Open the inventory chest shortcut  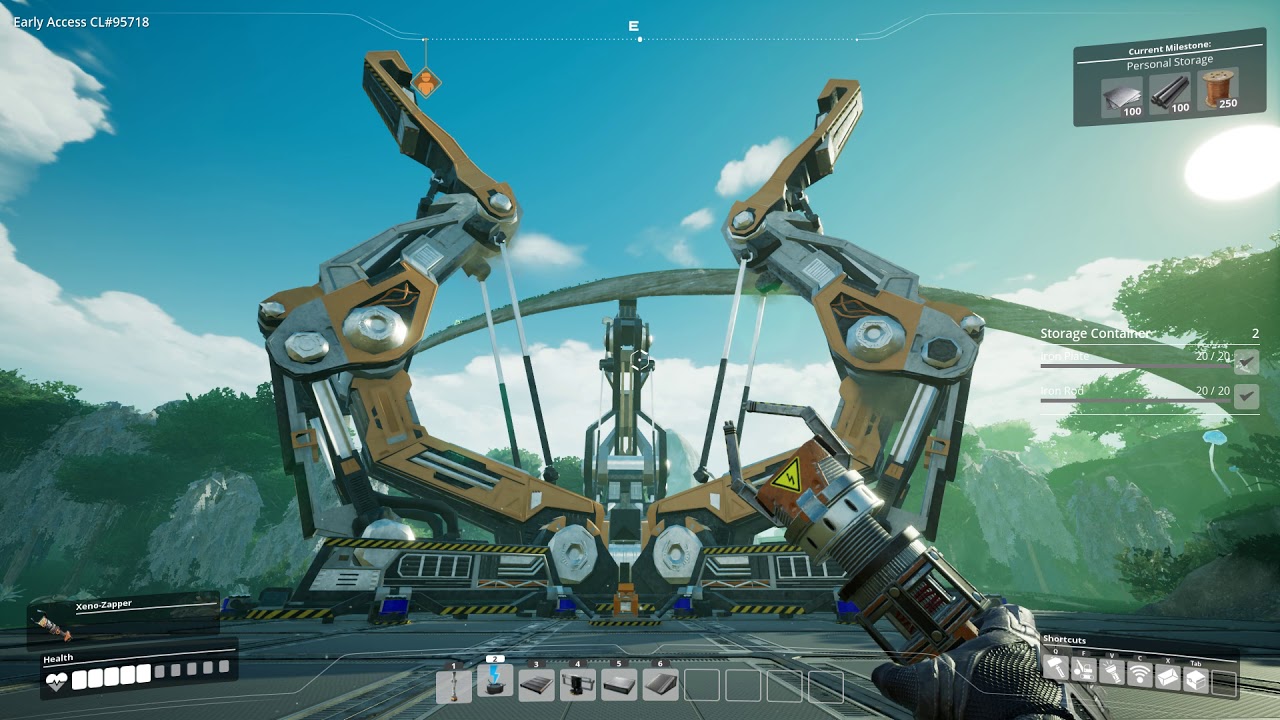[1195, 678]
